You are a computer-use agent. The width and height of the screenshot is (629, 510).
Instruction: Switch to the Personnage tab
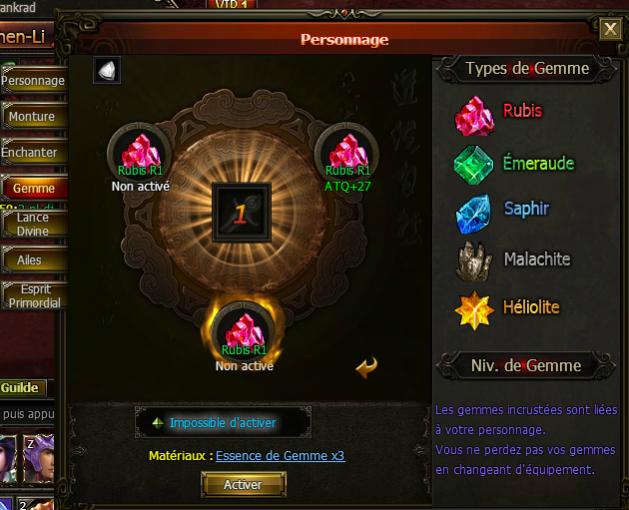pyautogui.click(x=33, y=81)
